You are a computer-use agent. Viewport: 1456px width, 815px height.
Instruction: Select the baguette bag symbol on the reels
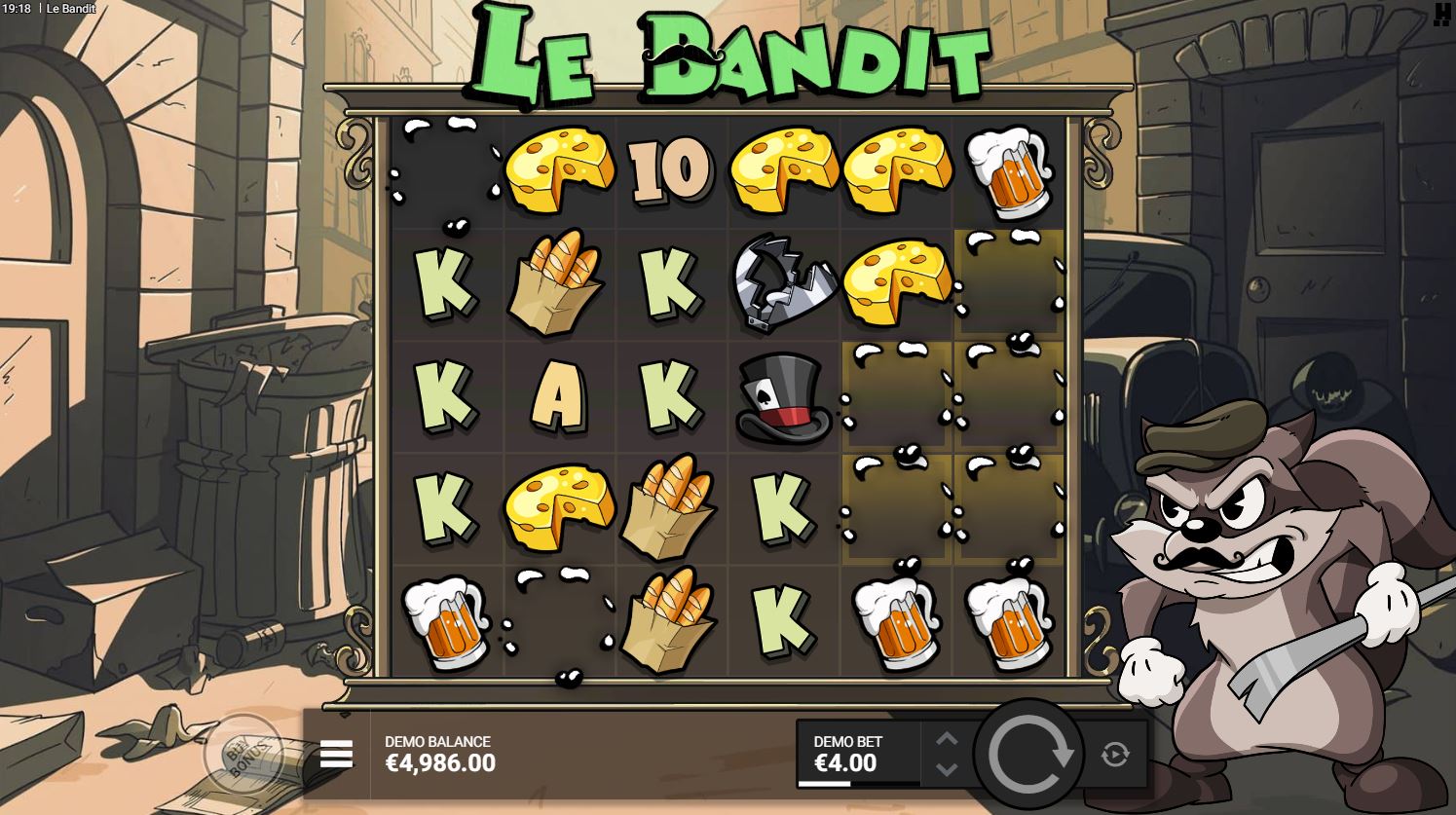557,282
